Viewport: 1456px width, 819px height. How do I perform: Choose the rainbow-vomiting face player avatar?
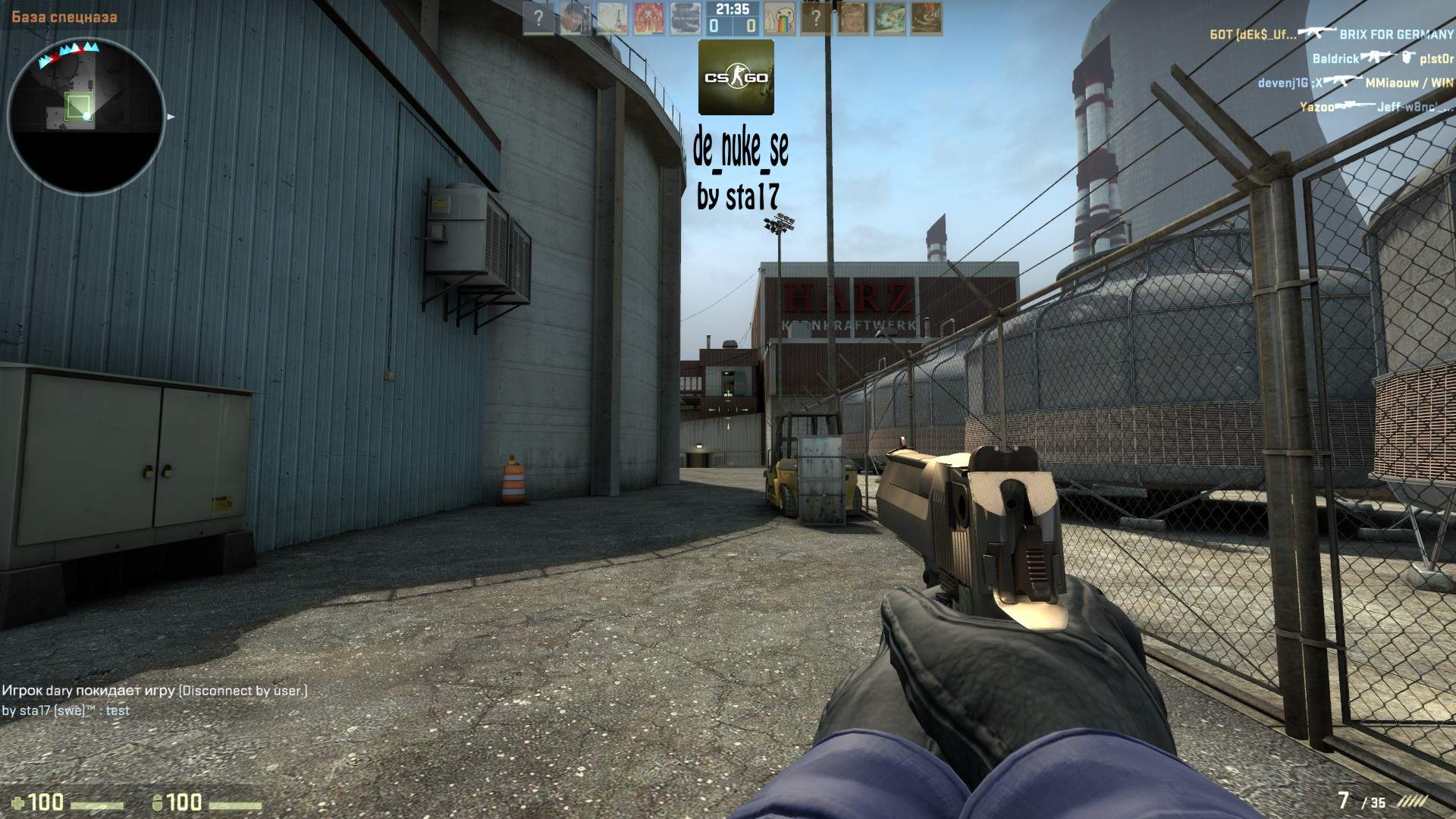pyautogui.click(x=779, y=18)
